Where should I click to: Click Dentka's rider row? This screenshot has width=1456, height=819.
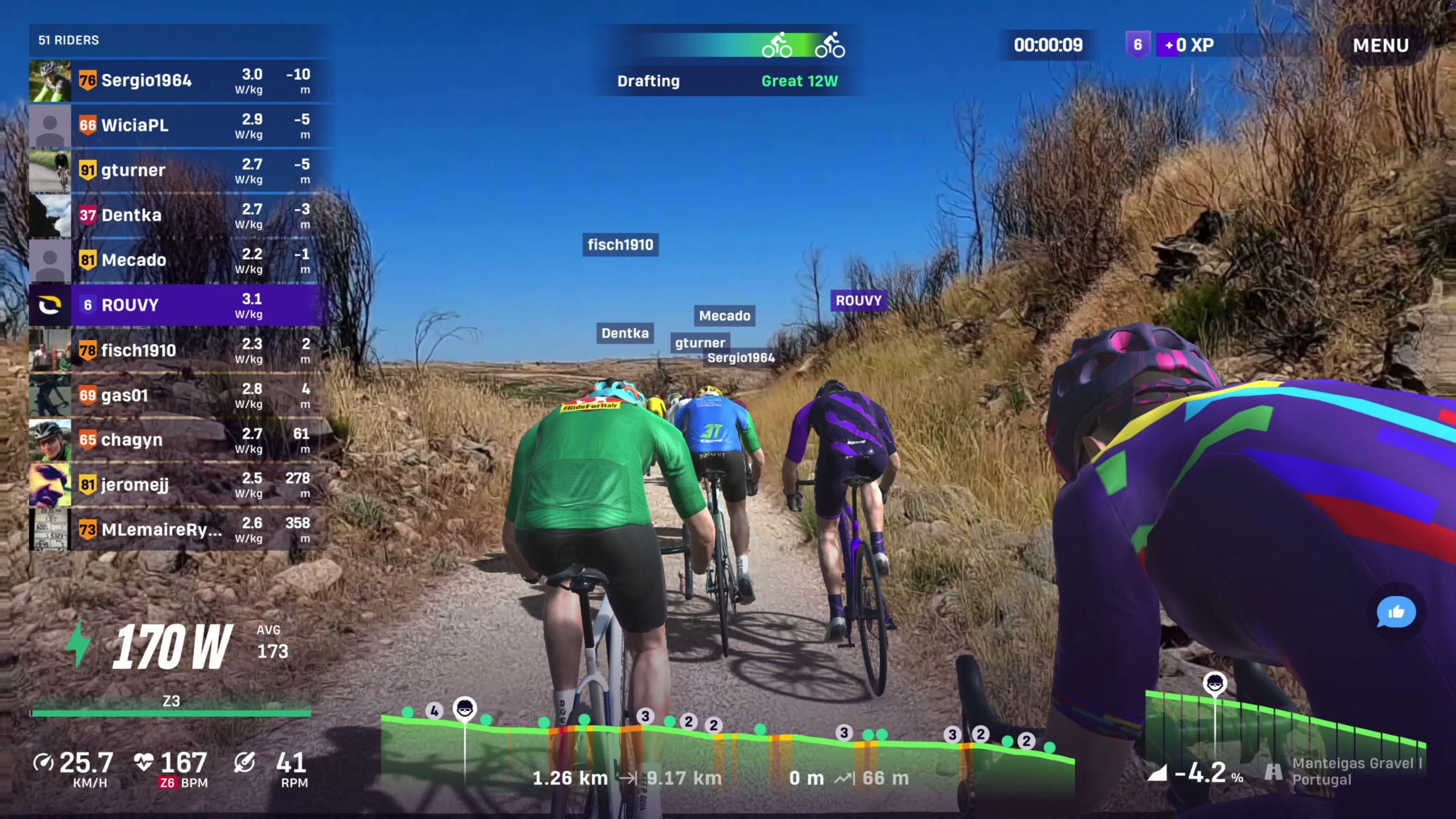(181, 216)
